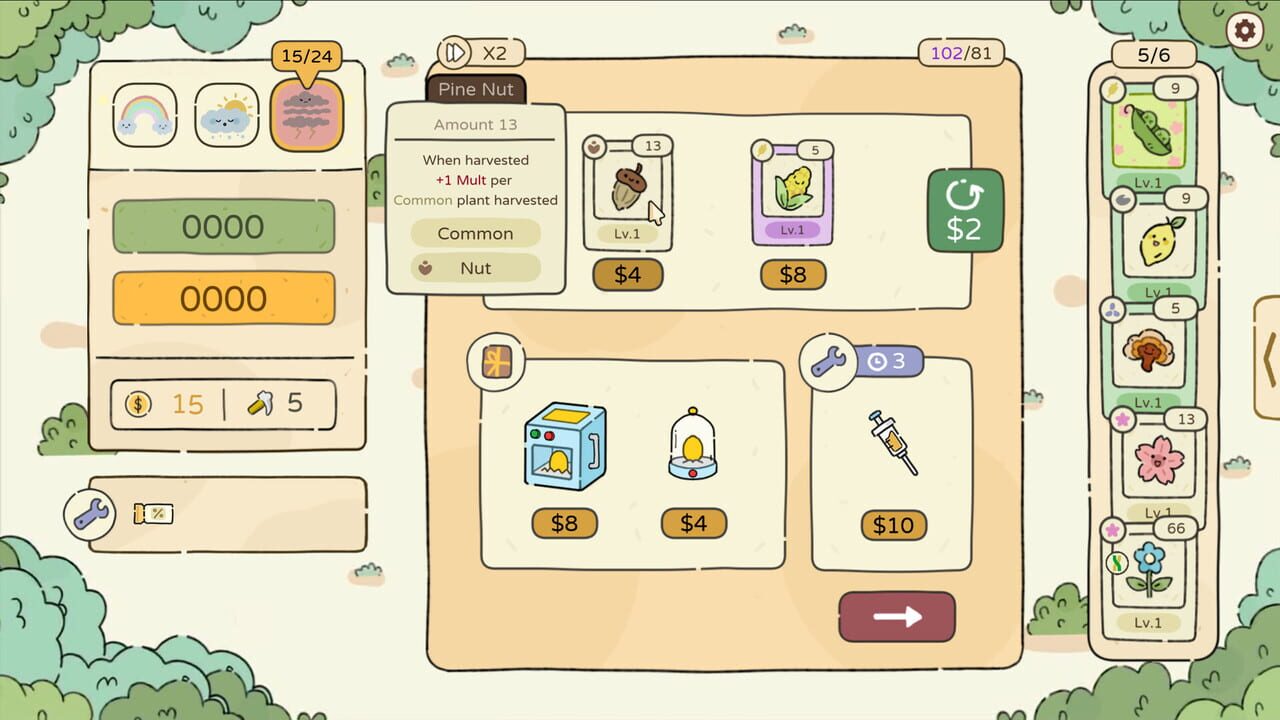Click the reroll button costing $2
Image resolution: width=1280 pixels, height=720 pixels.
pos(965,210)
